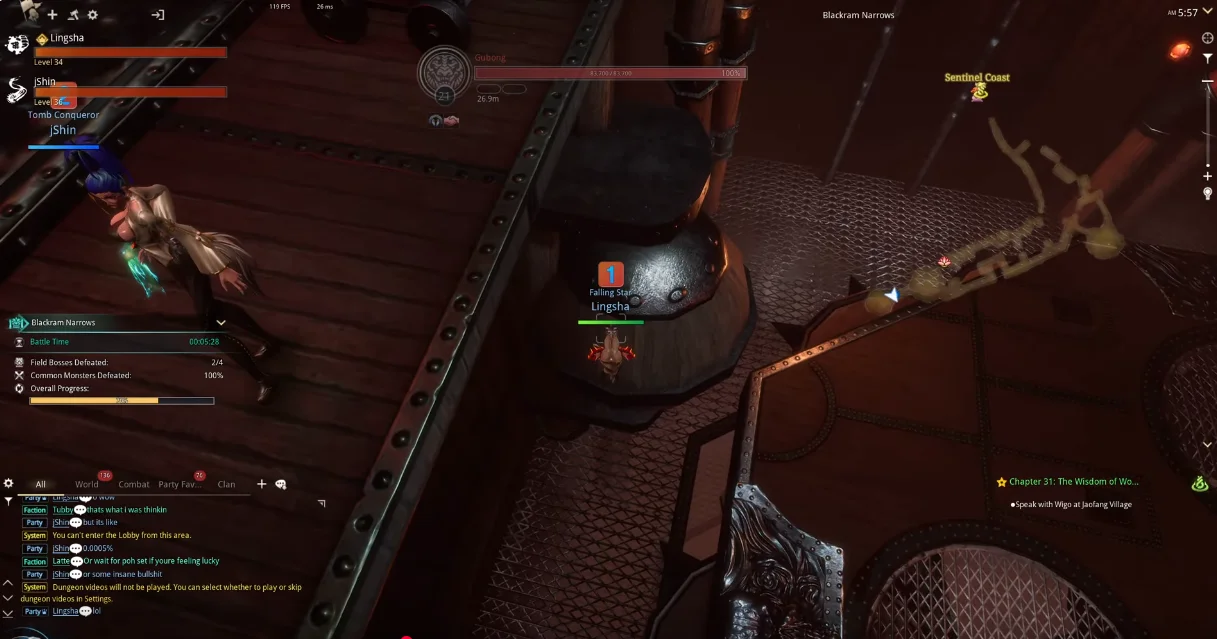Expand the dropdown arrow beside the clock
The height and width of the screenshot is (639, 1217).
point(1208,13)
